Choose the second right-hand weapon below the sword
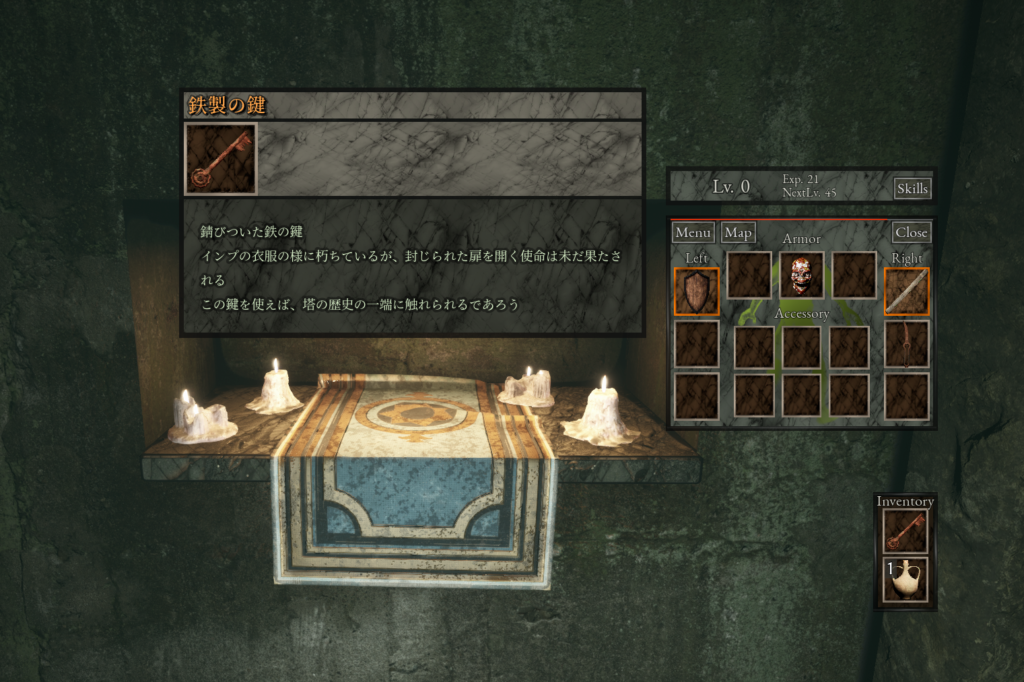 pos(906,343)
